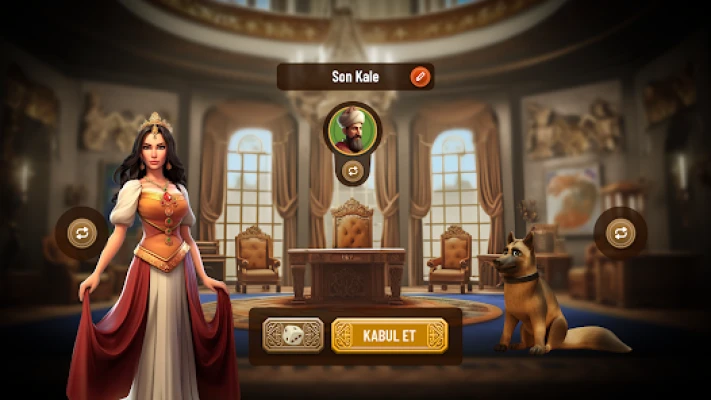Accept with the KABUL ET button

[388, 335]
